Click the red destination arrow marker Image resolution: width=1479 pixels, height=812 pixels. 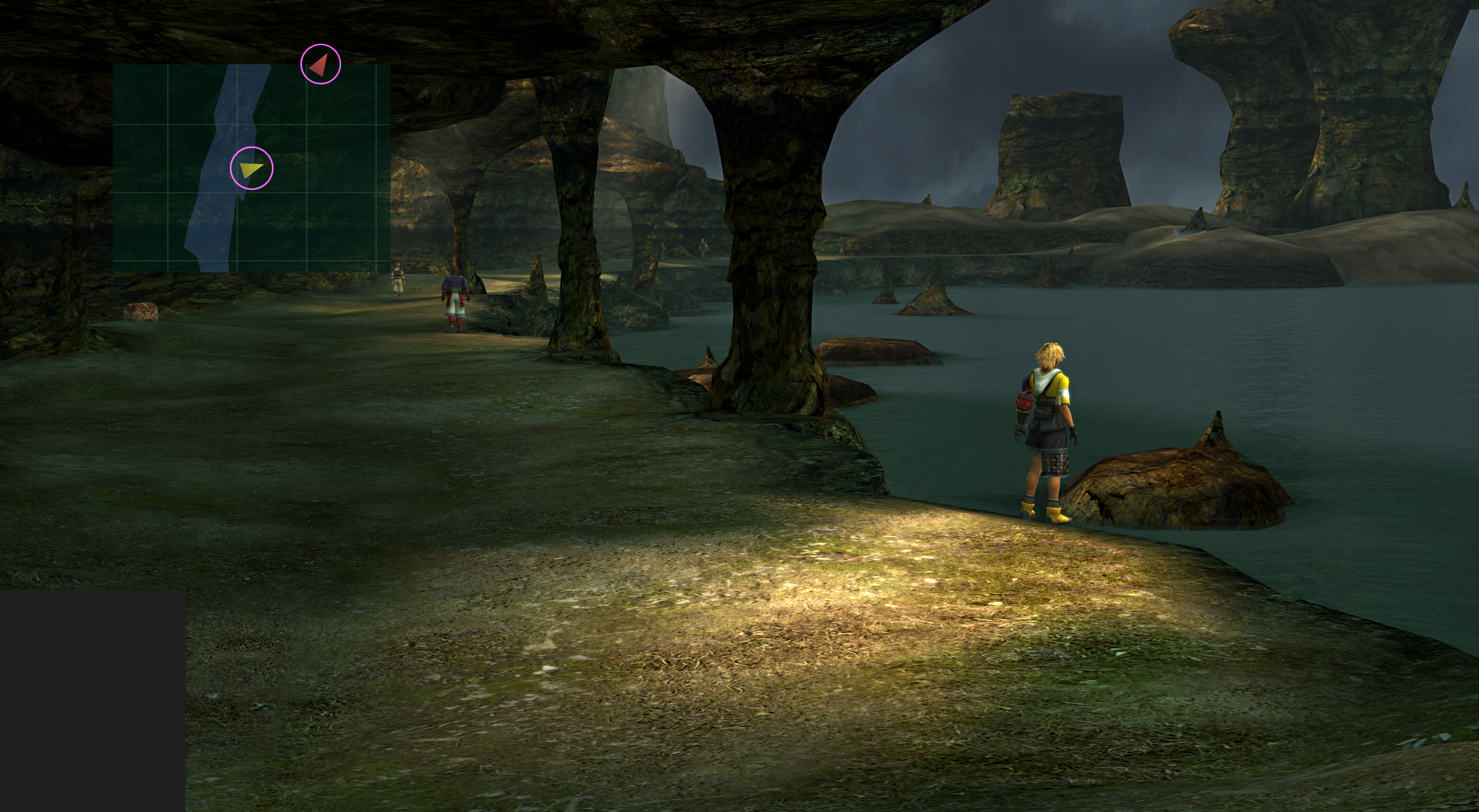[x=320, y=65]
